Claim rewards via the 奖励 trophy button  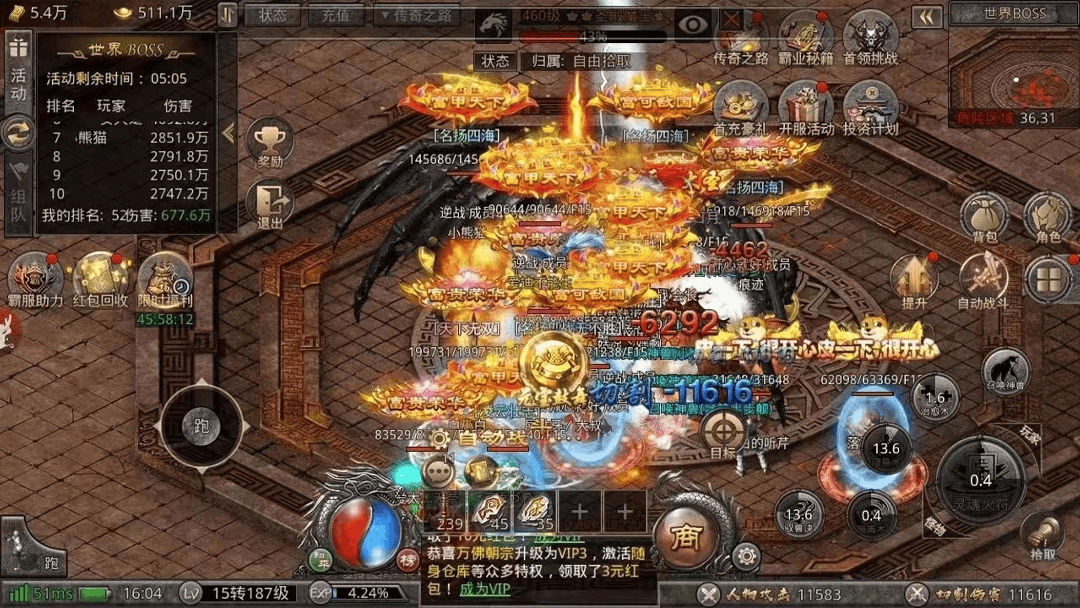(x=269, y=144)
